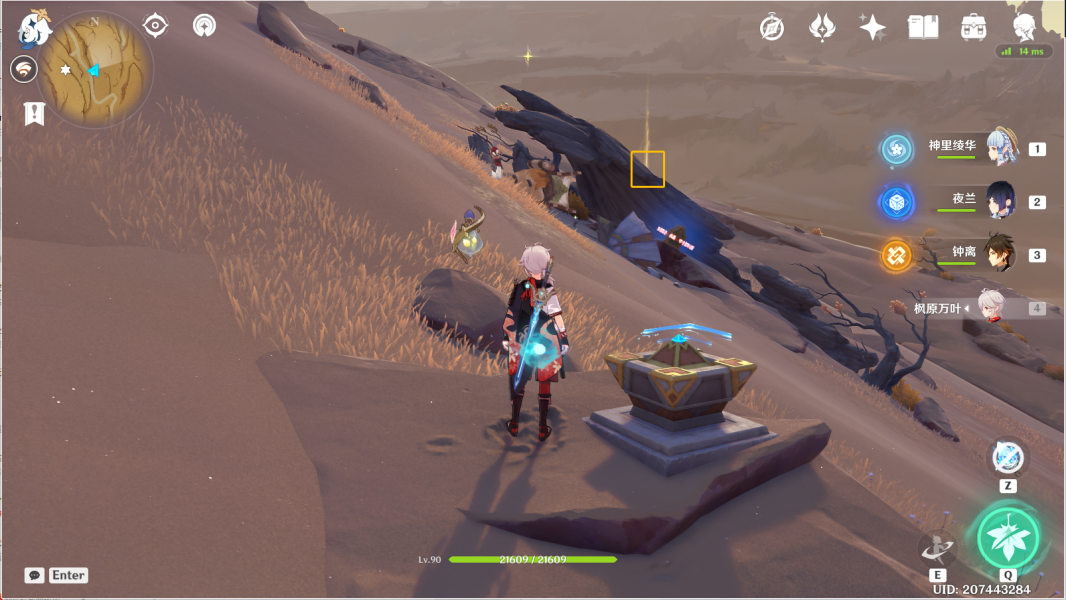Open the Paimon main menu

tap(36, 30)
